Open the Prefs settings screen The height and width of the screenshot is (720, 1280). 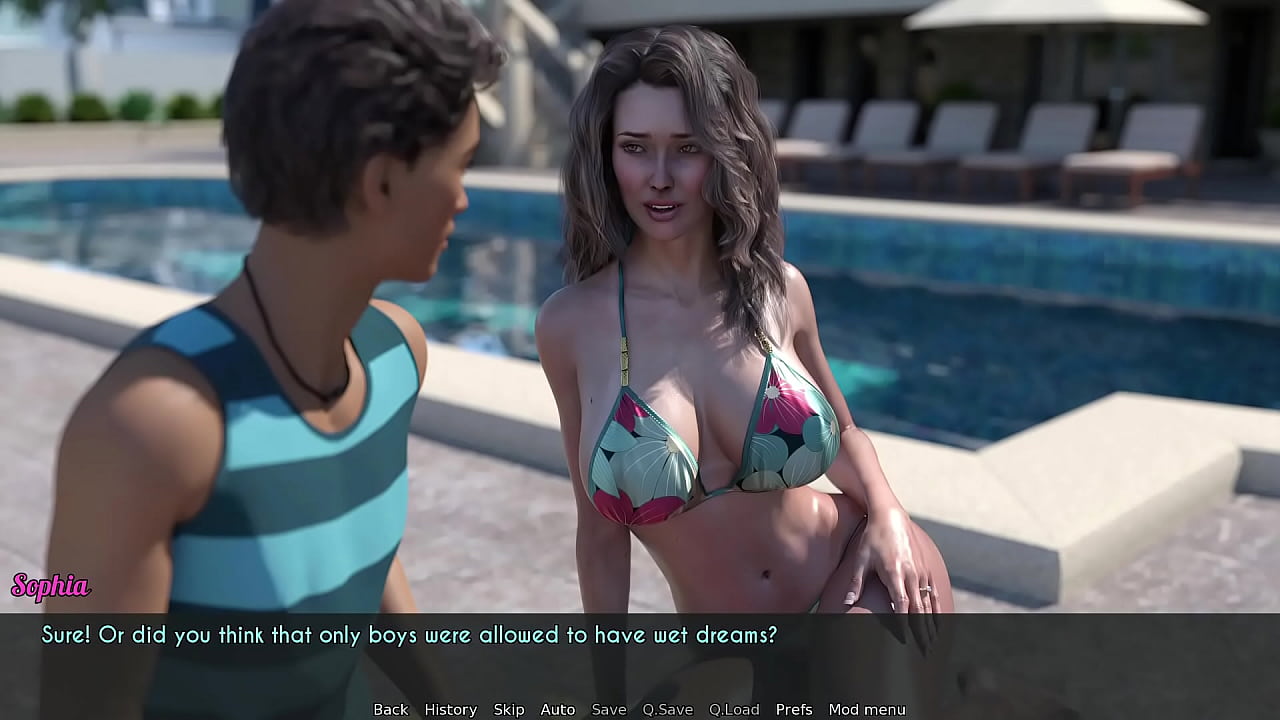pyautogui.click(x=794, y=709)
